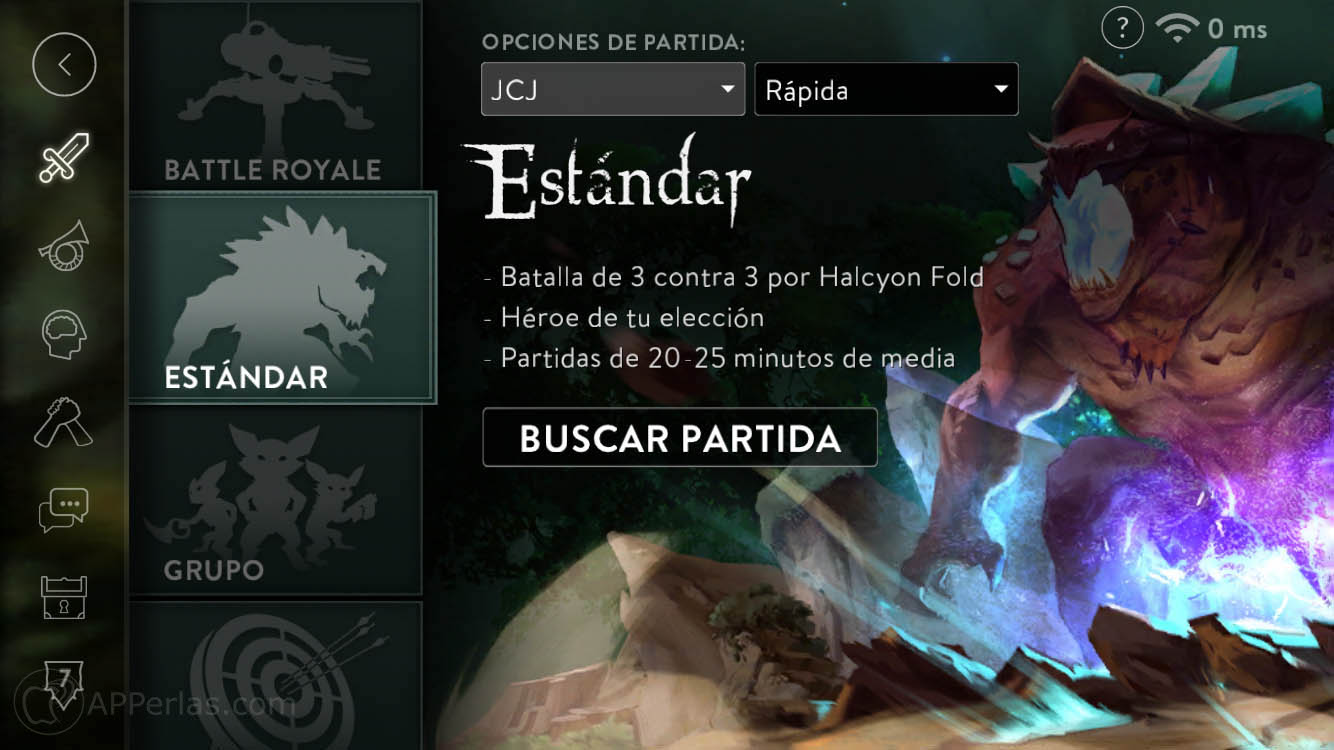Click the BUSCAR PARTIDA button
The image size is (1334, 750).
coord(679,437)
